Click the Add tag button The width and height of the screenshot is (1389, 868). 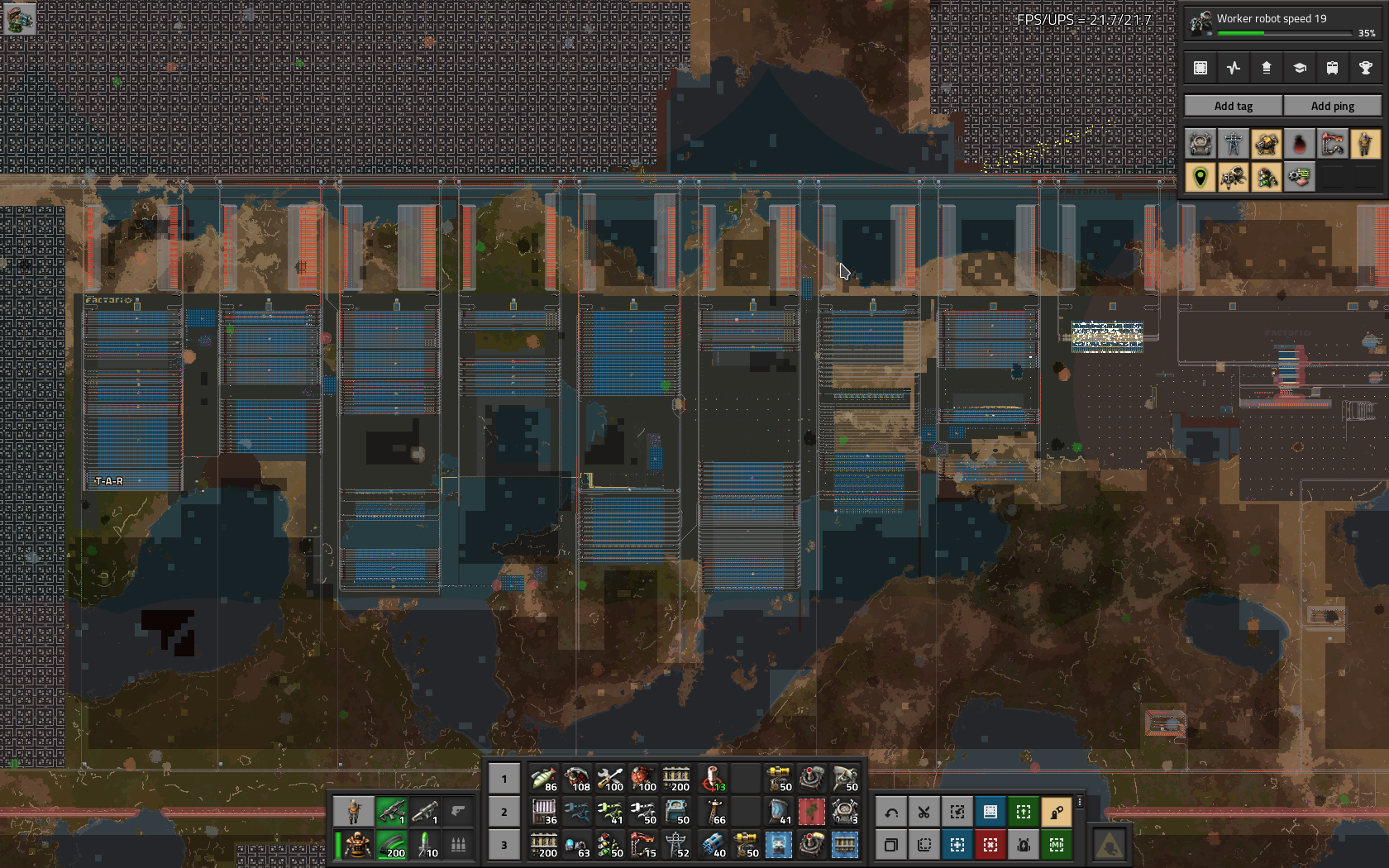pos(1233,106)
